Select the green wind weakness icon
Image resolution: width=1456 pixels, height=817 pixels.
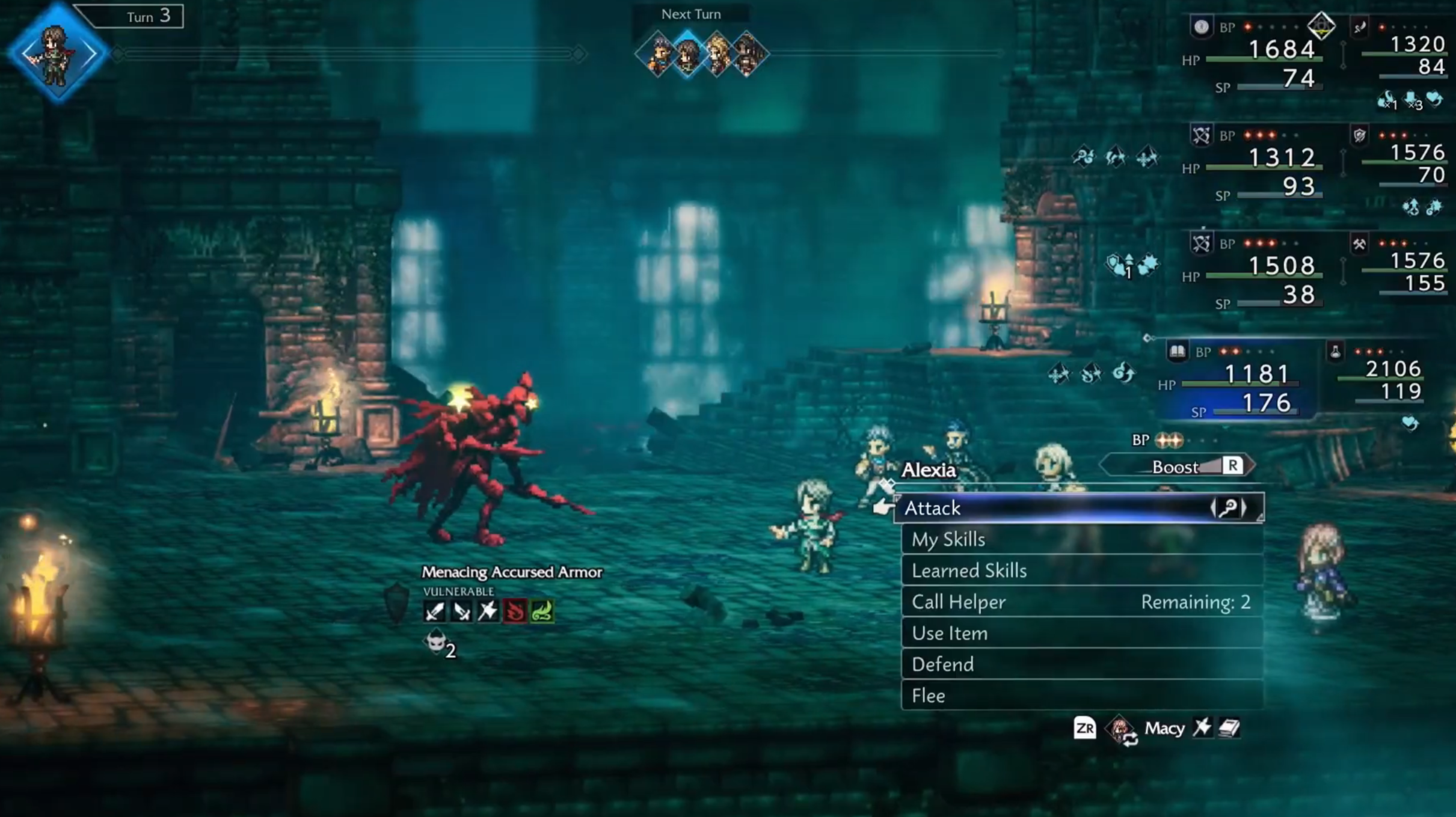[x=542, y=611]
